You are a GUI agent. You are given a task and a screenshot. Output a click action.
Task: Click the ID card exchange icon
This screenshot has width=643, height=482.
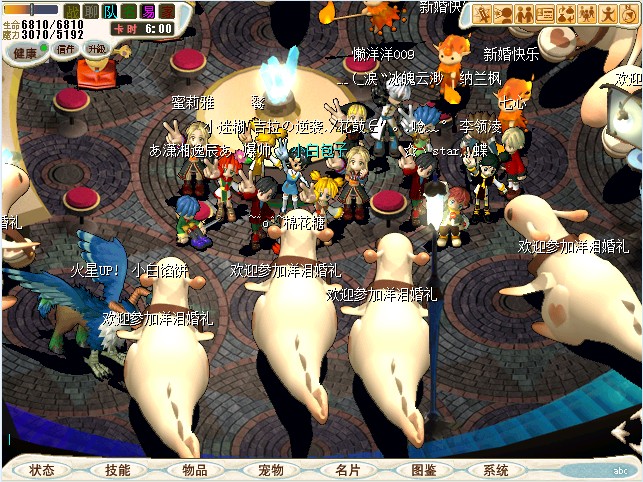[x=545, y=14]
